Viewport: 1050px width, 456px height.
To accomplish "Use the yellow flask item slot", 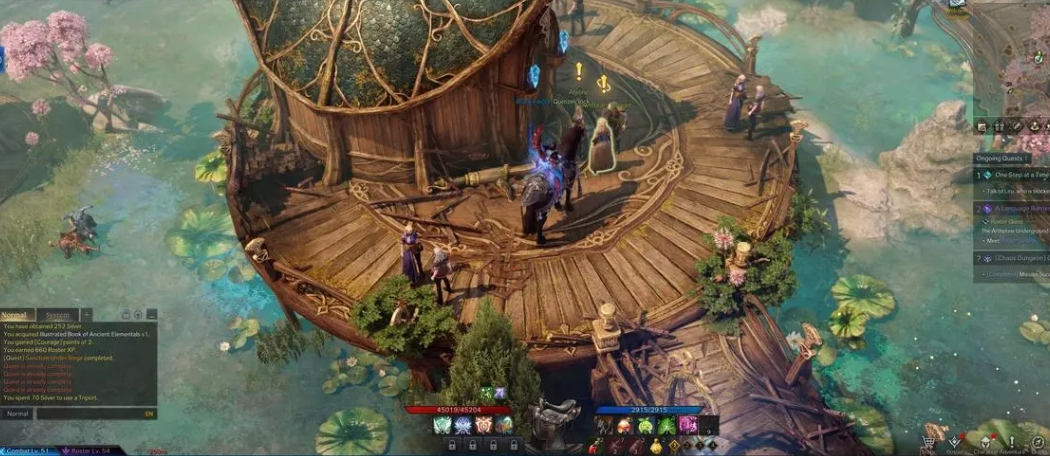I will pos(656,446).
